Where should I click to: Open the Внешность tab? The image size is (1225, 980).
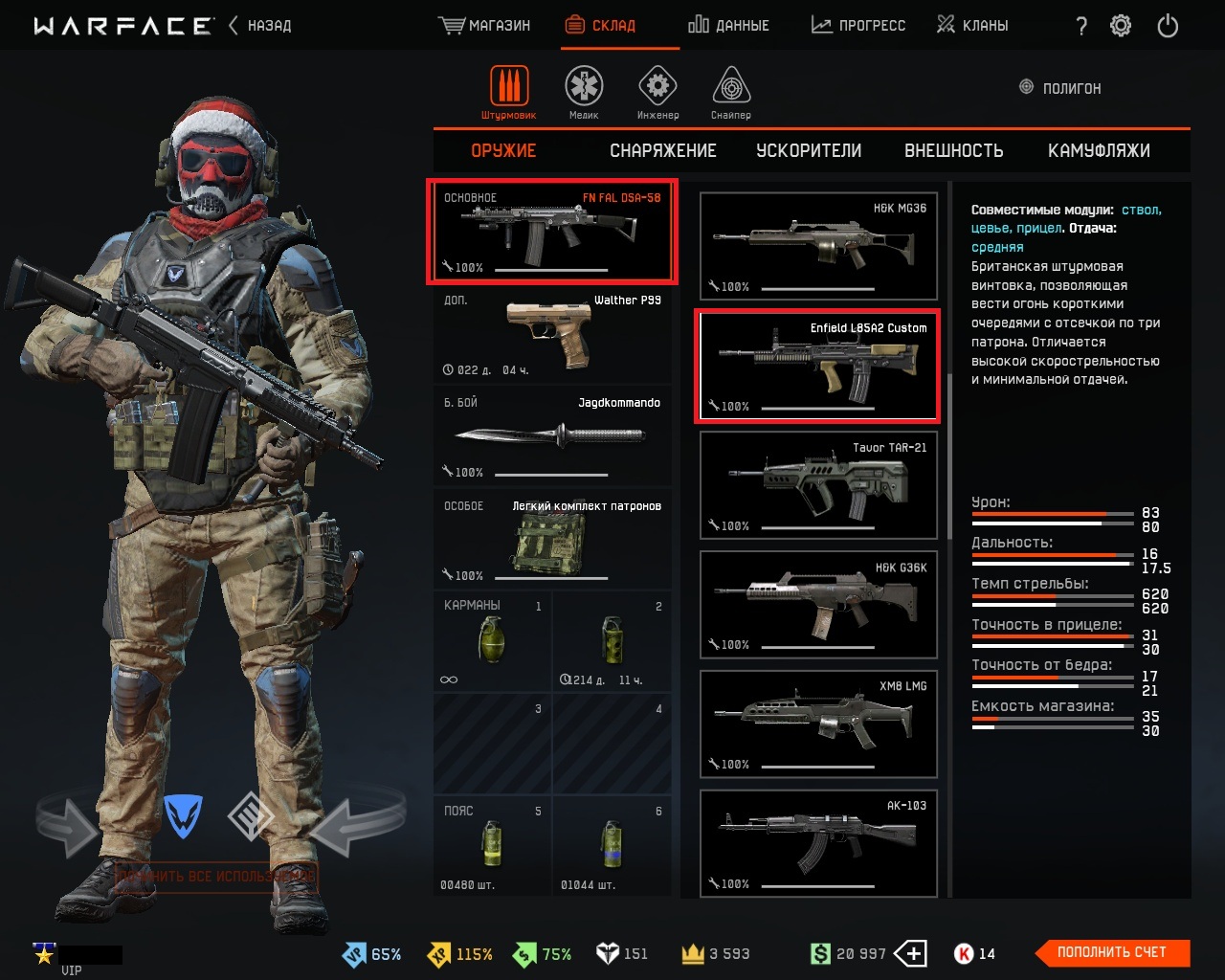[953, 150]
